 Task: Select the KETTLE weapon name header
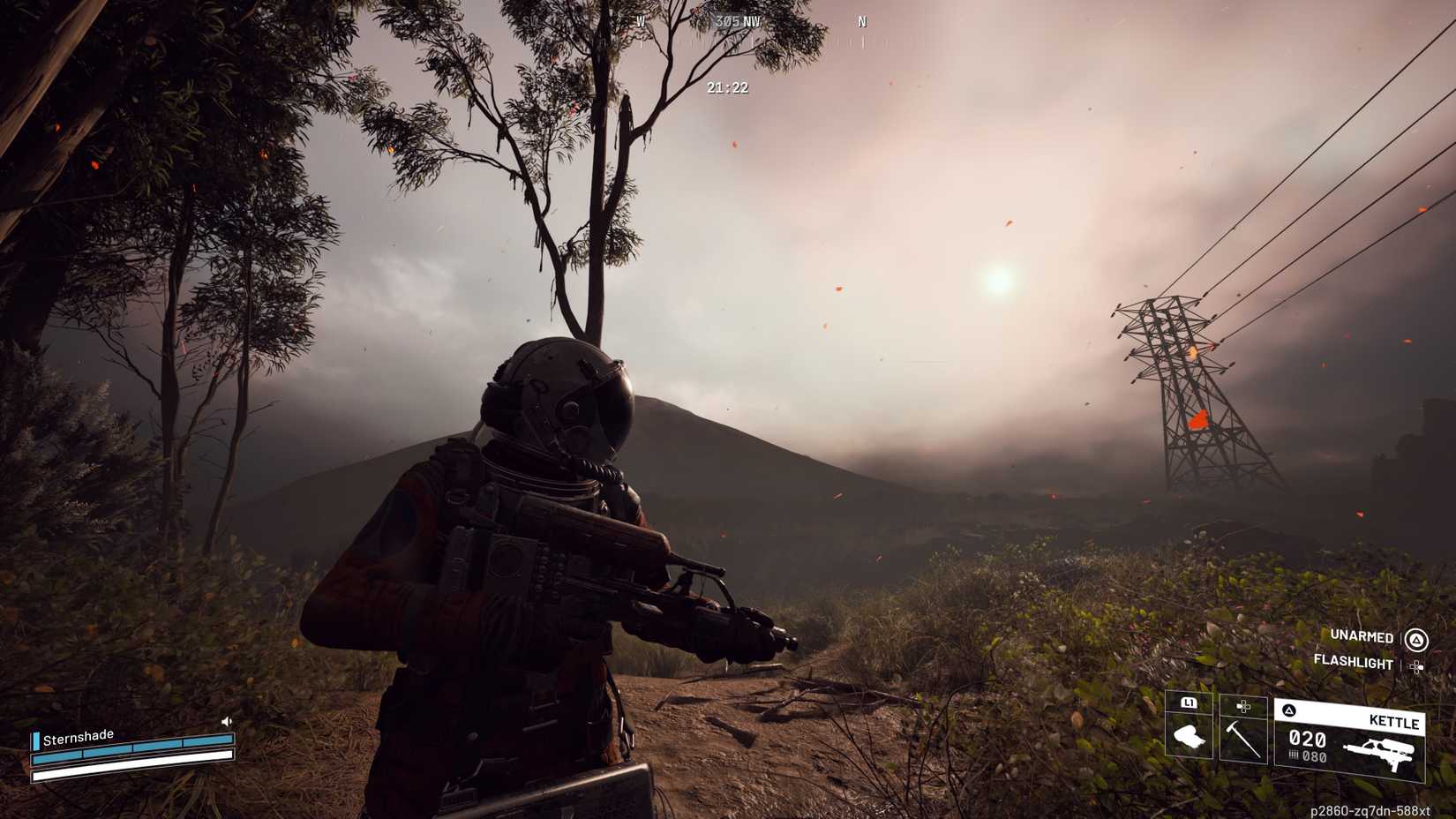pos(1393,721)
